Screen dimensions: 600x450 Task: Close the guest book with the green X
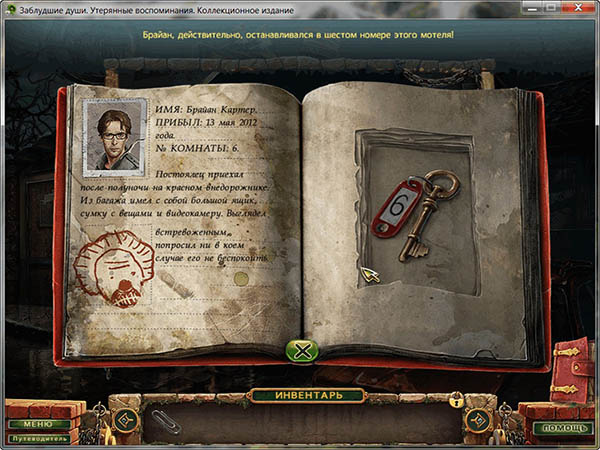click(x=302, y=350)
